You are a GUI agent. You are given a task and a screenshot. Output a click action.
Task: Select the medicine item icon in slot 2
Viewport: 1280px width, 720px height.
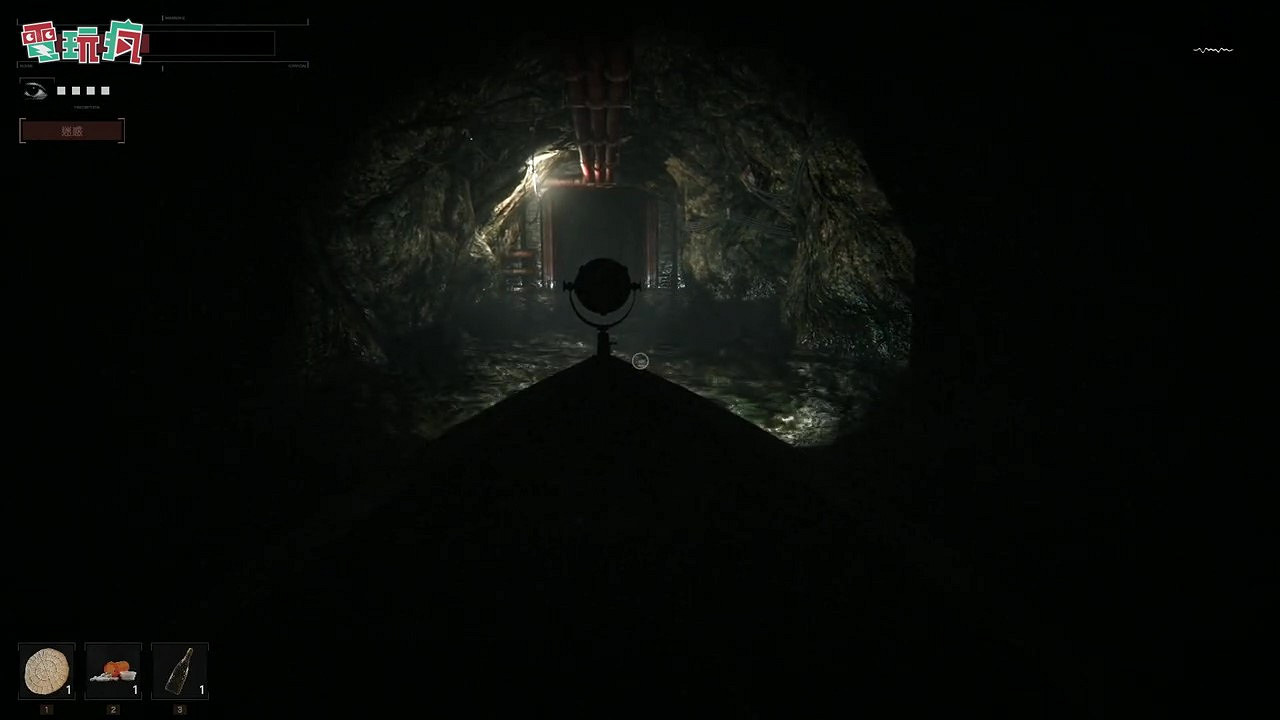click(x=113, y=670)
